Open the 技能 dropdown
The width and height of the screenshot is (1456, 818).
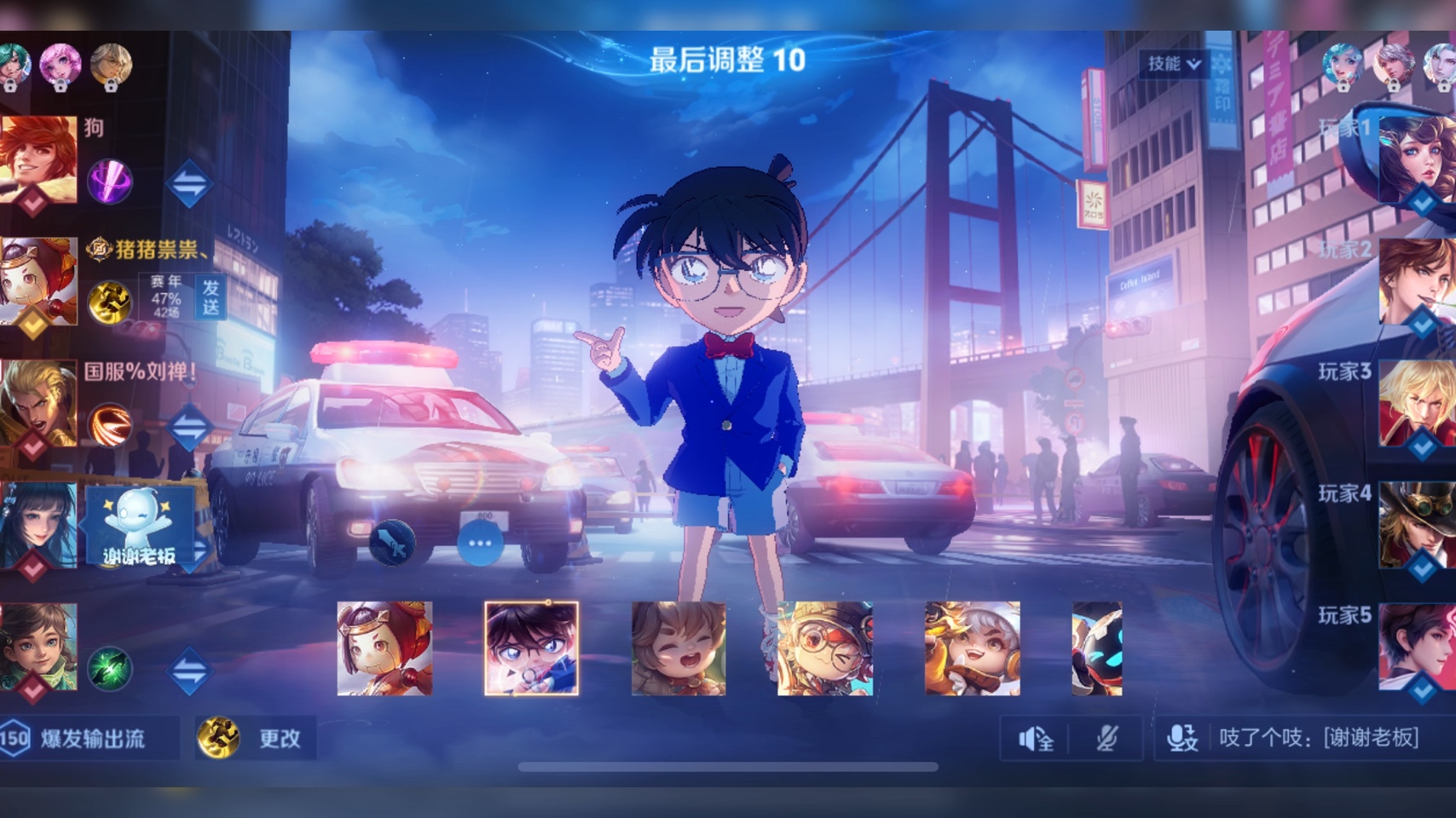[x=1175, y=64]
